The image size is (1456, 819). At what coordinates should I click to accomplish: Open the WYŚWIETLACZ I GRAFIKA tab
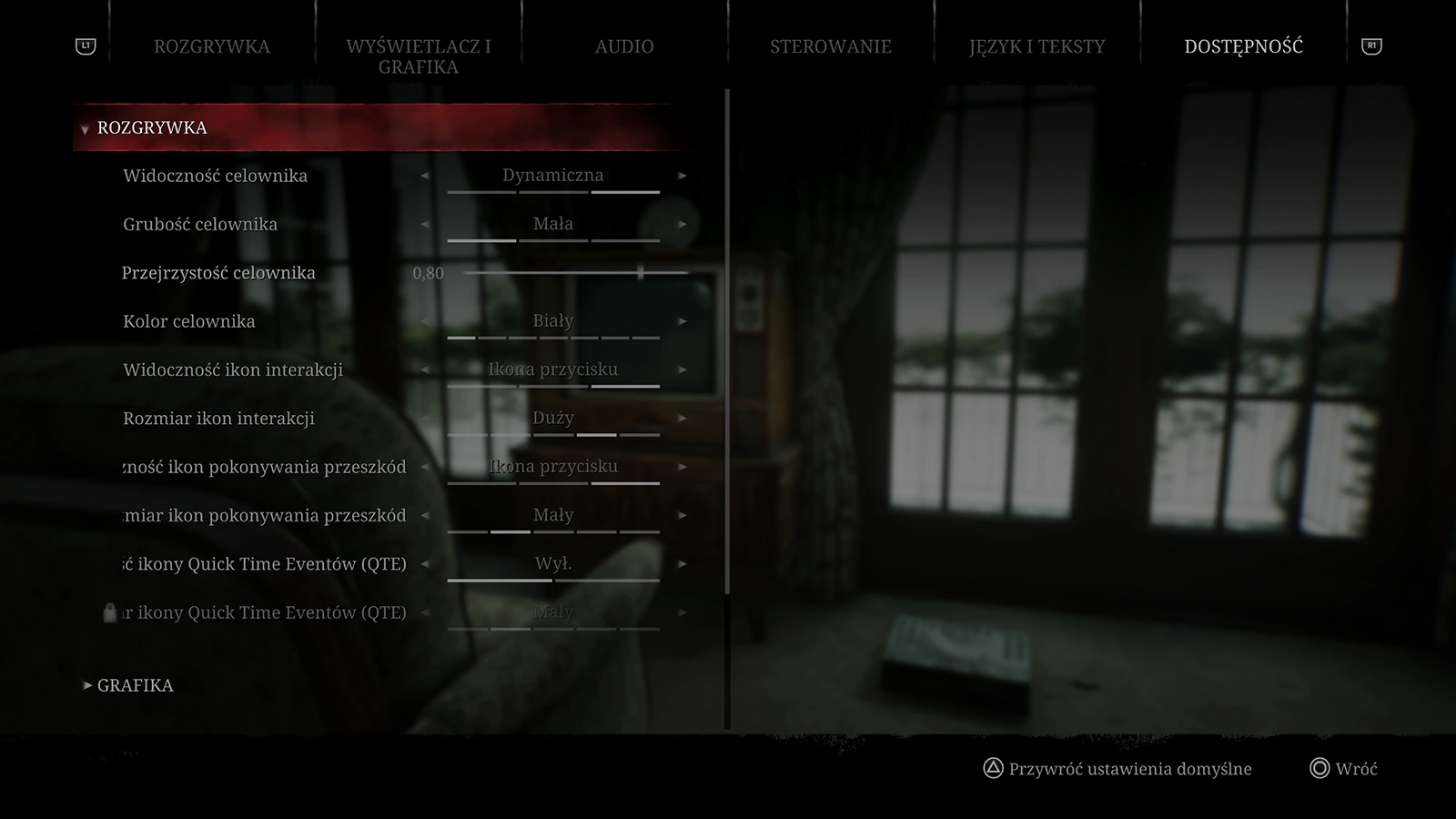pyautogui.click(x=418, y=56)
